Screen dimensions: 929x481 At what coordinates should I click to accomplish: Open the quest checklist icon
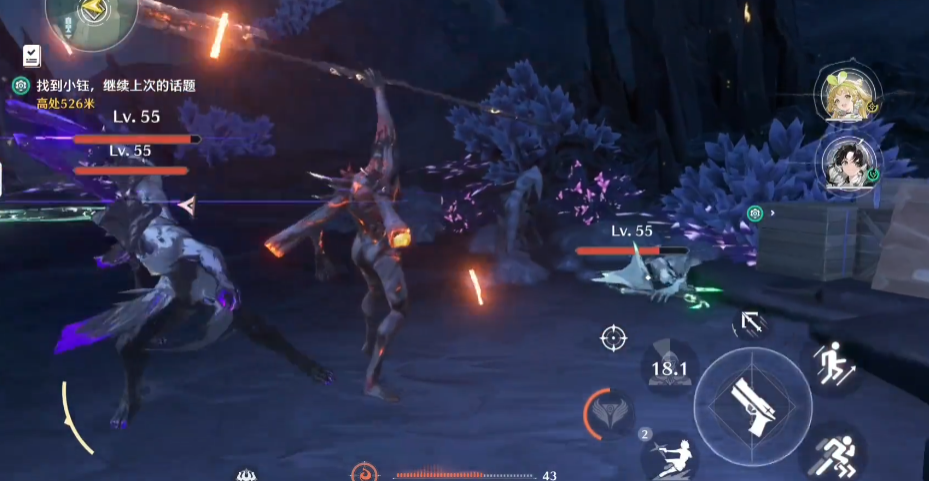click(x=31, y=56)
